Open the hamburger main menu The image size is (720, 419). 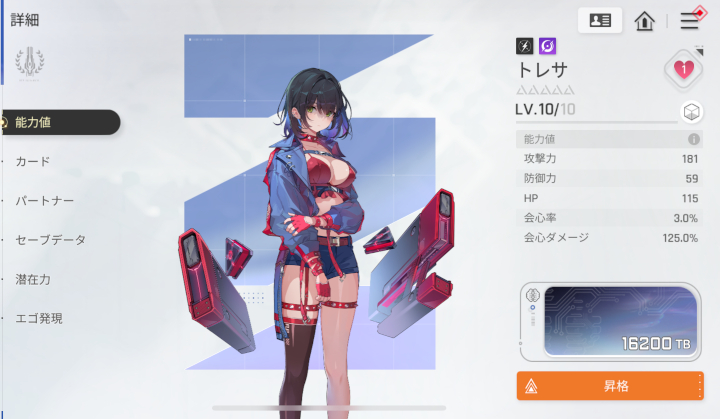pos(690,20)
